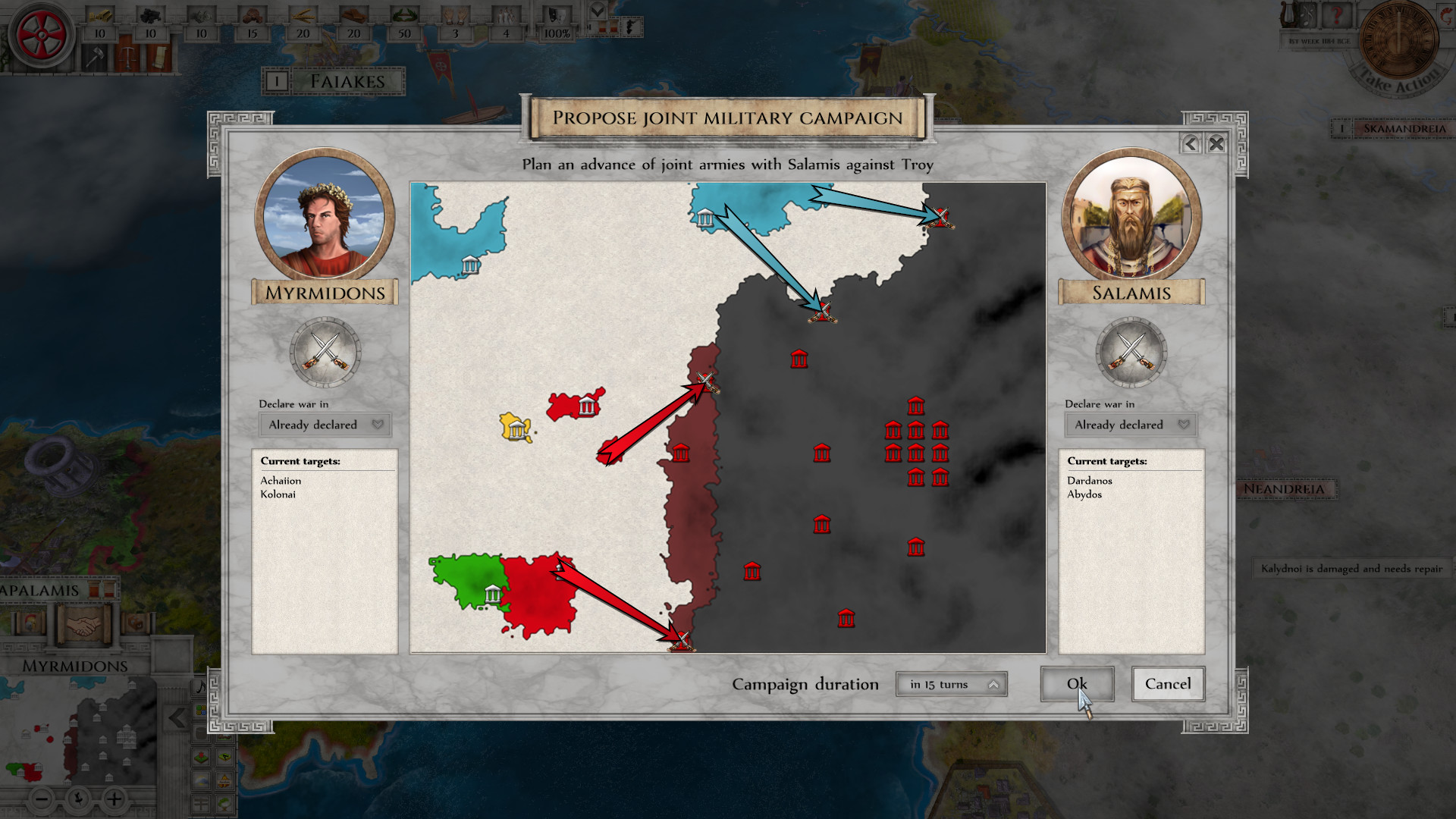Select the crossed swords under Salamis portrait
The height and width of the screenshot is (819, 1456).
(1131, 353)
